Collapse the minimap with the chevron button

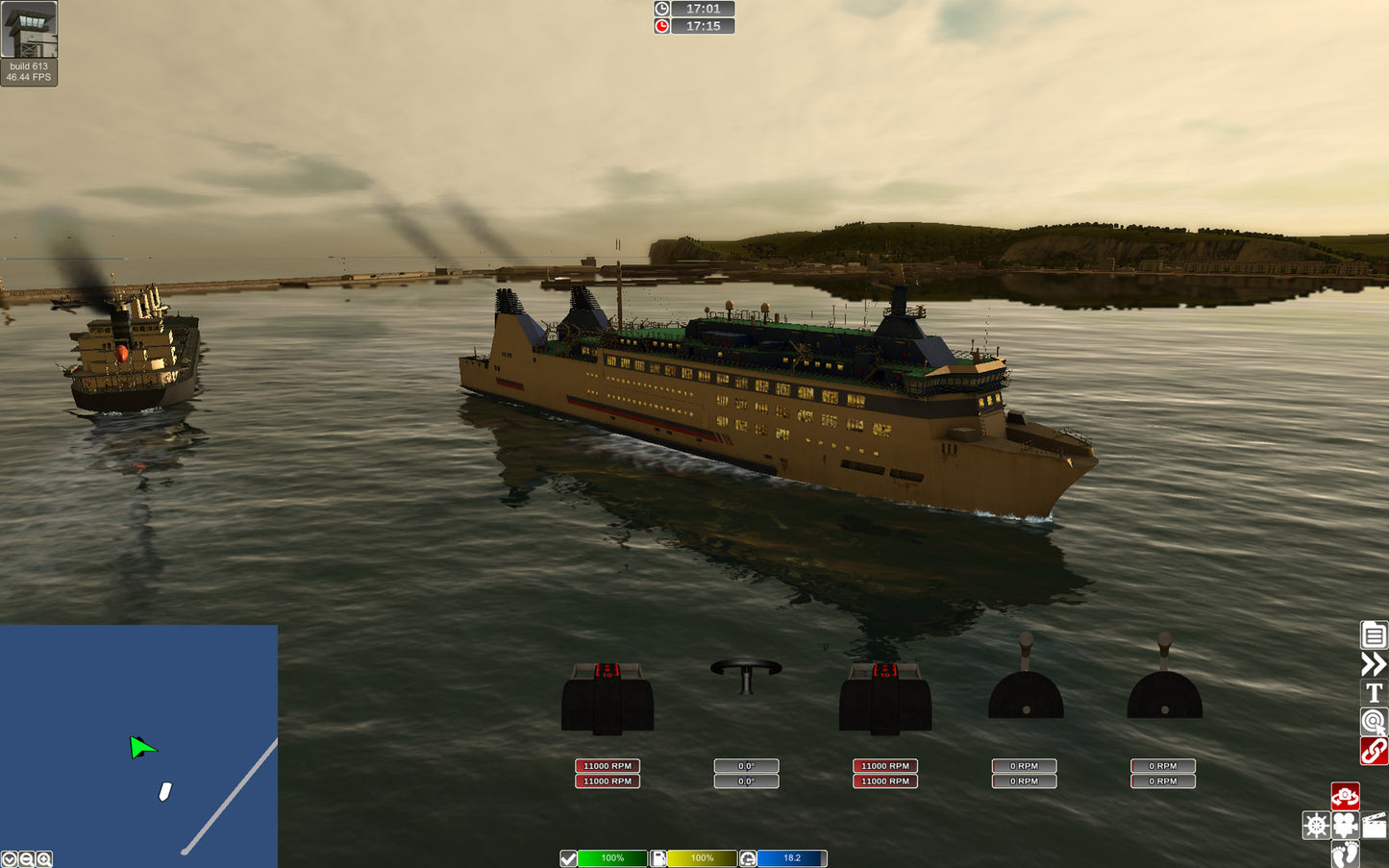click(x=10, y=857)
